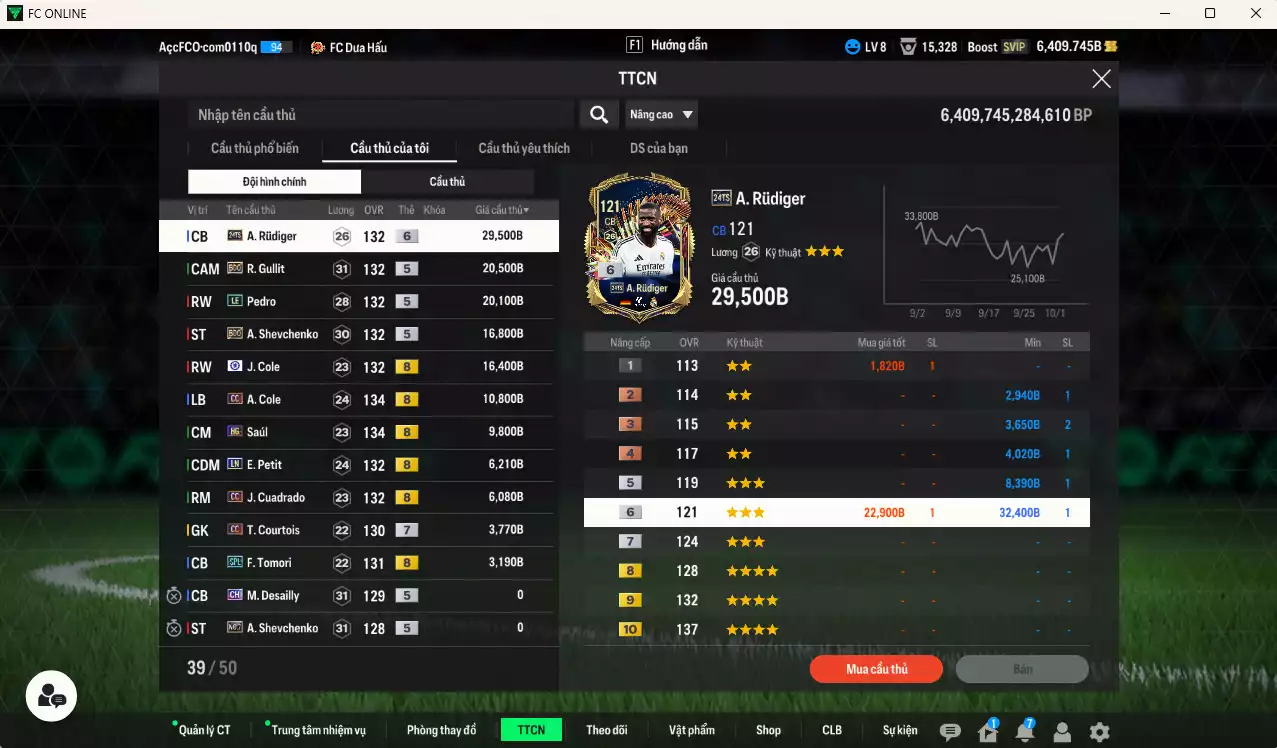This screenshot has width=1277, height=748.
Task: Select the Cầu thủ sub-tab
Action: 447,182
